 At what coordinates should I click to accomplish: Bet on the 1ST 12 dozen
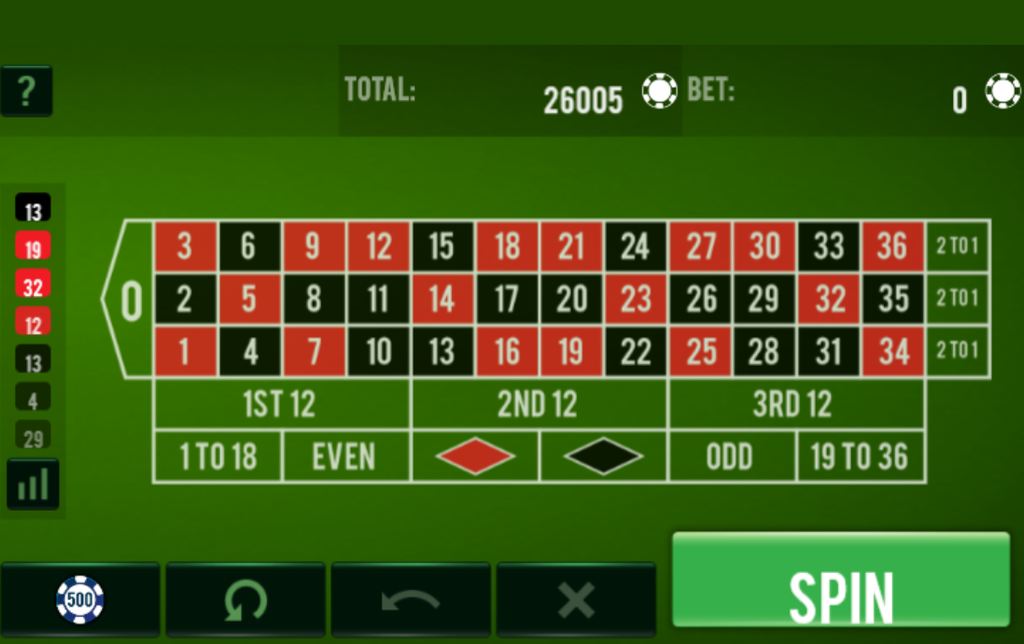point(281,404)
